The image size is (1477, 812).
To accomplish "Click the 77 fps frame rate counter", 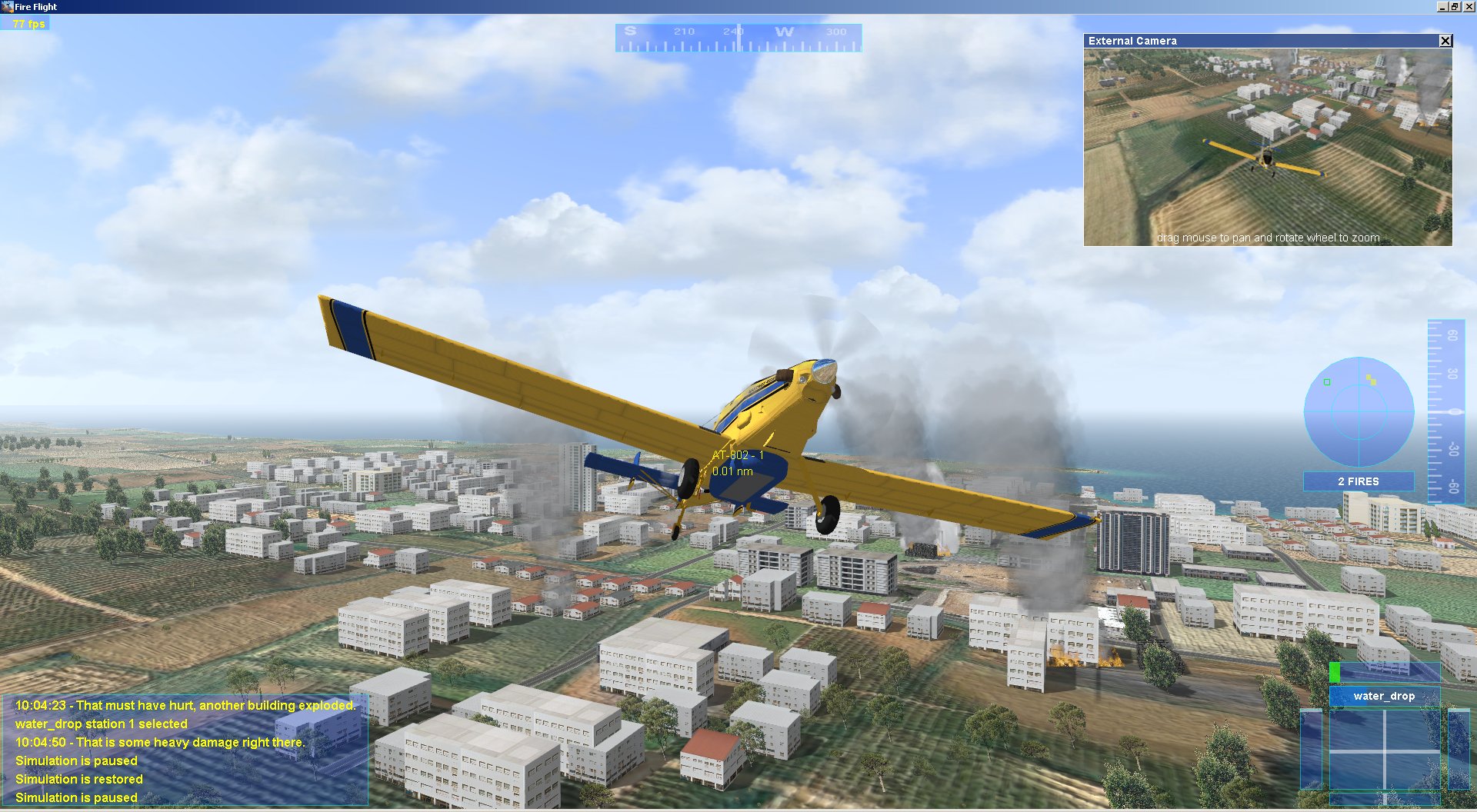I will [28, 24].
